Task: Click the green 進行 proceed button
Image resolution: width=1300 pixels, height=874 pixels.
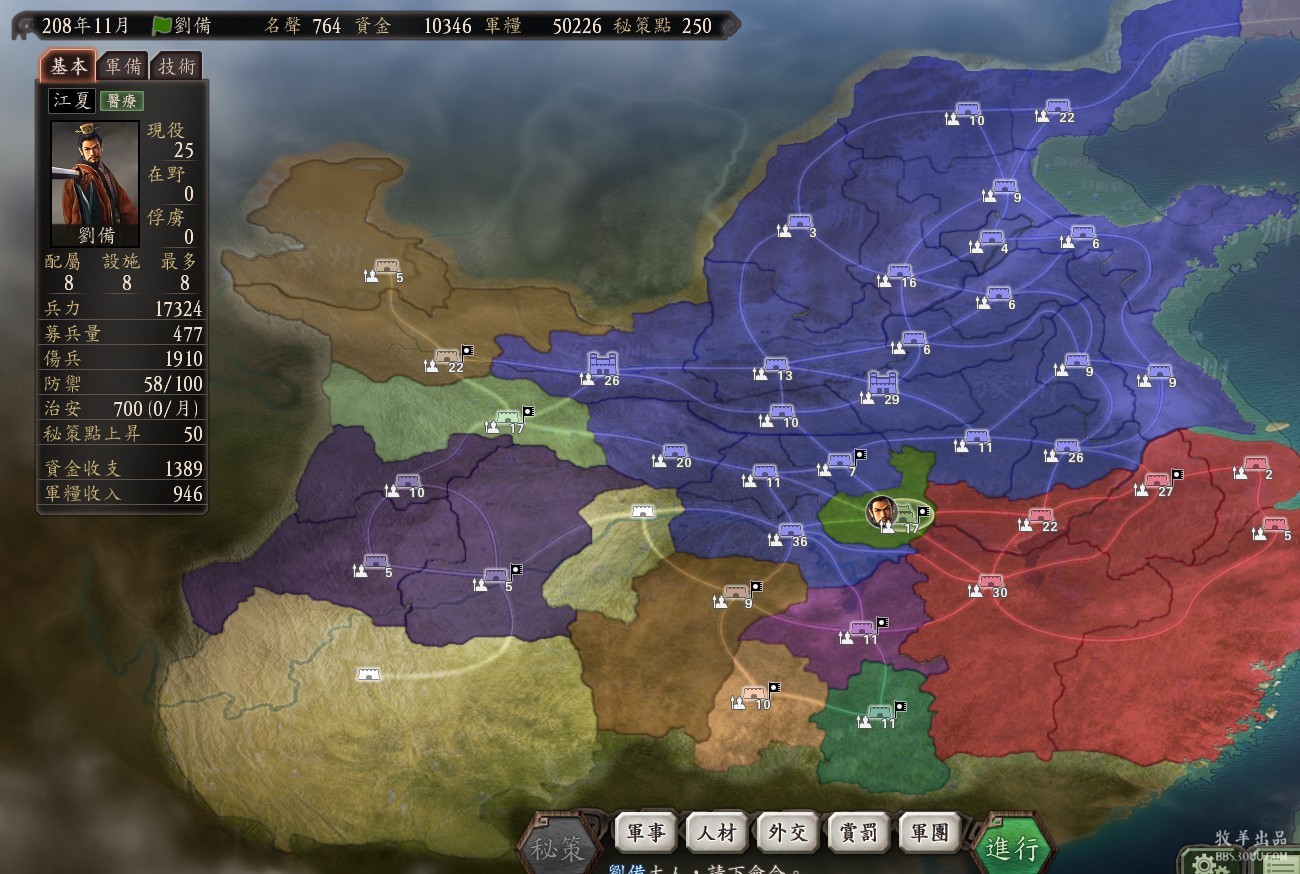Action: [x=1012, y=848]
